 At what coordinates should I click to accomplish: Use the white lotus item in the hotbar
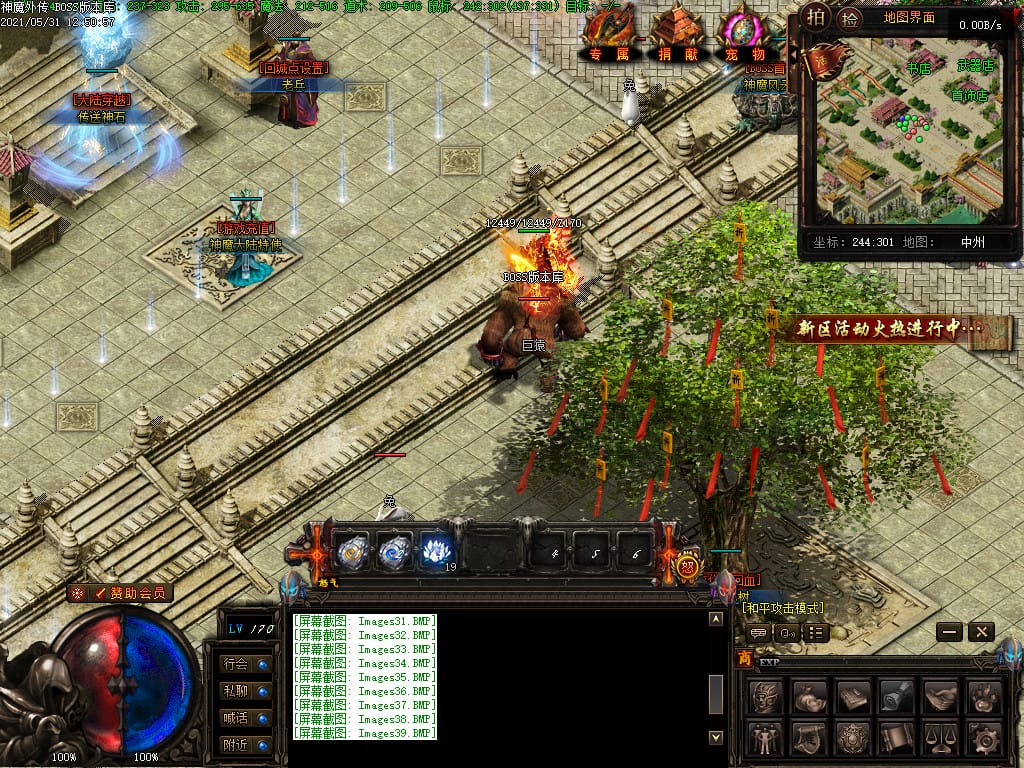(x=436, y=550)
